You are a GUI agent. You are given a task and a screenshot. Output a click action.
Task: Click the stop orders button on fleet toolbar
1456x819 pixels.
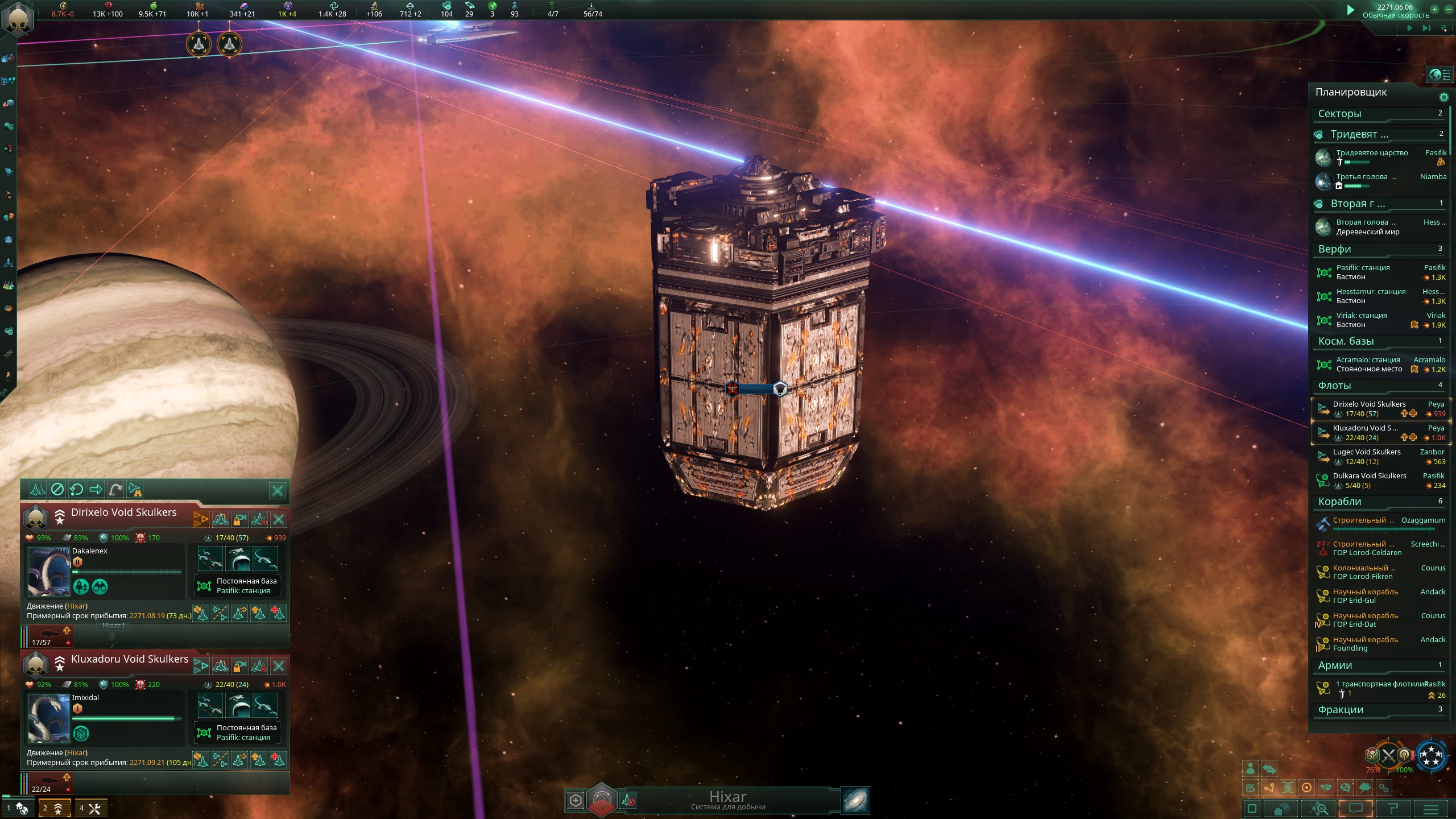(57, 489)
